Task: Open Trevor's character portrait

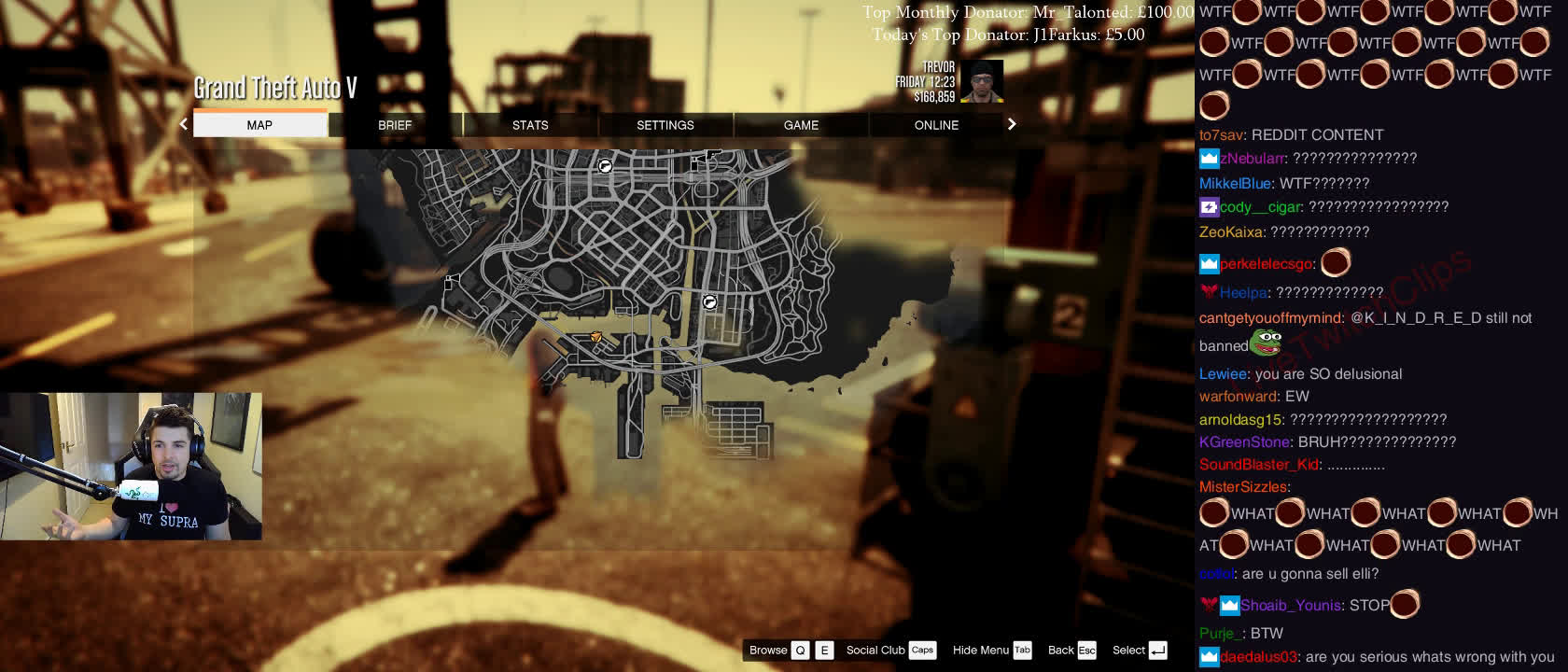Action: pyautogui.click(x=981, y=81)
